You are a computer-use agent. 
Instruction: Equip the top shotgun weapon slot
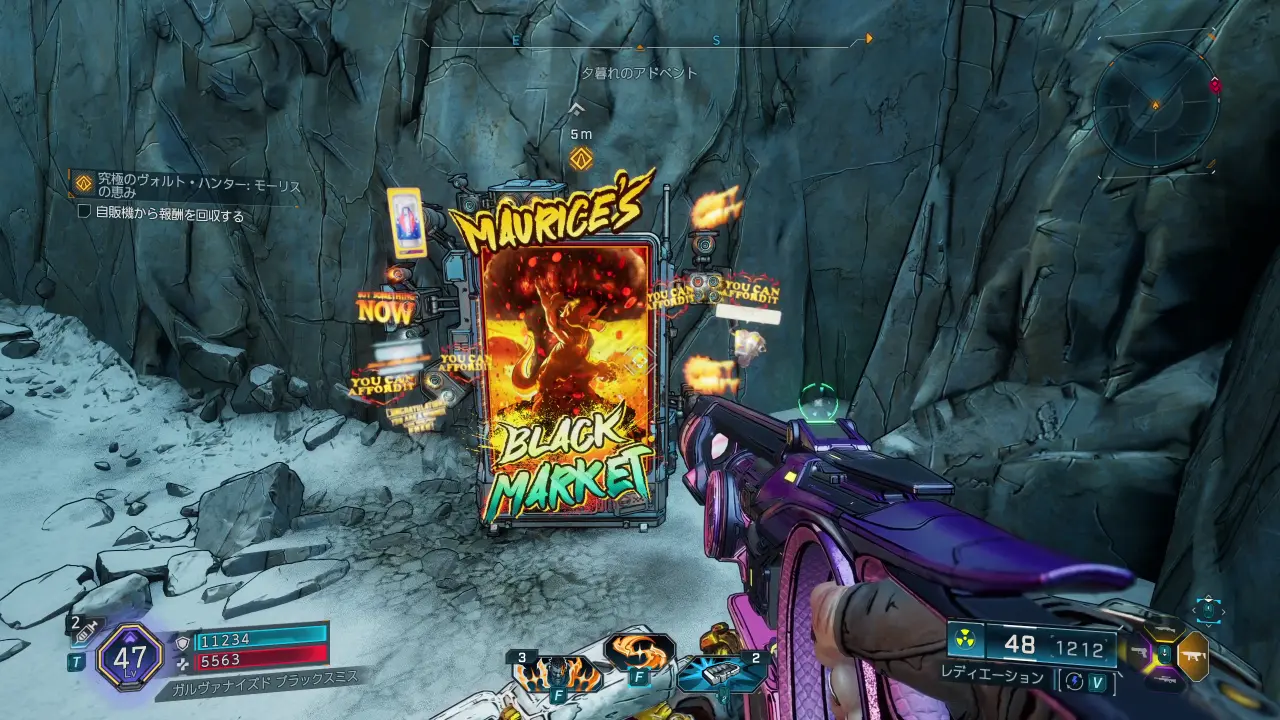[1166, 631]
